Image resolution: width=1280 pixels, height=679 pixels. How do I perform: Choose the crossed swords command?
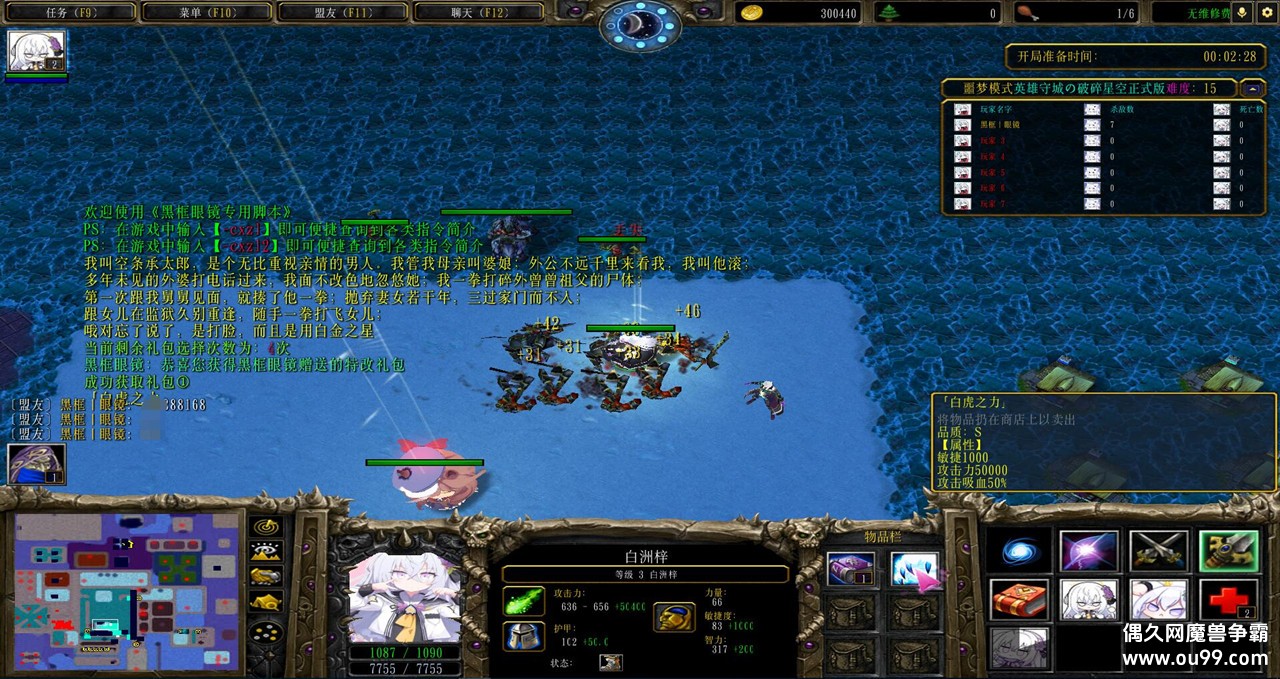1158,552
